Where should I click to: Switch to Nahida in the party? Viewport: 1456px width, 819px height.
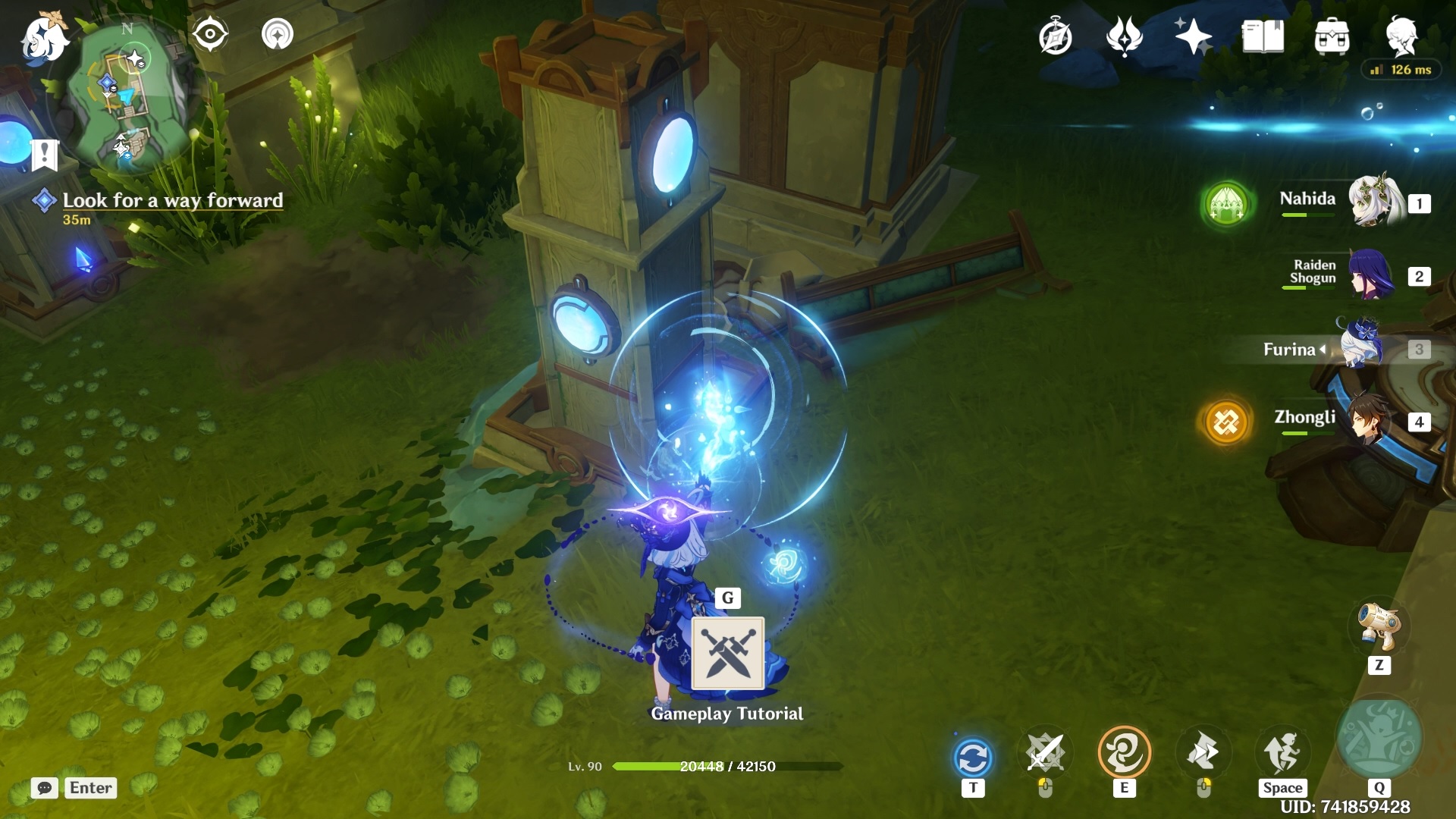[1373, 201]
